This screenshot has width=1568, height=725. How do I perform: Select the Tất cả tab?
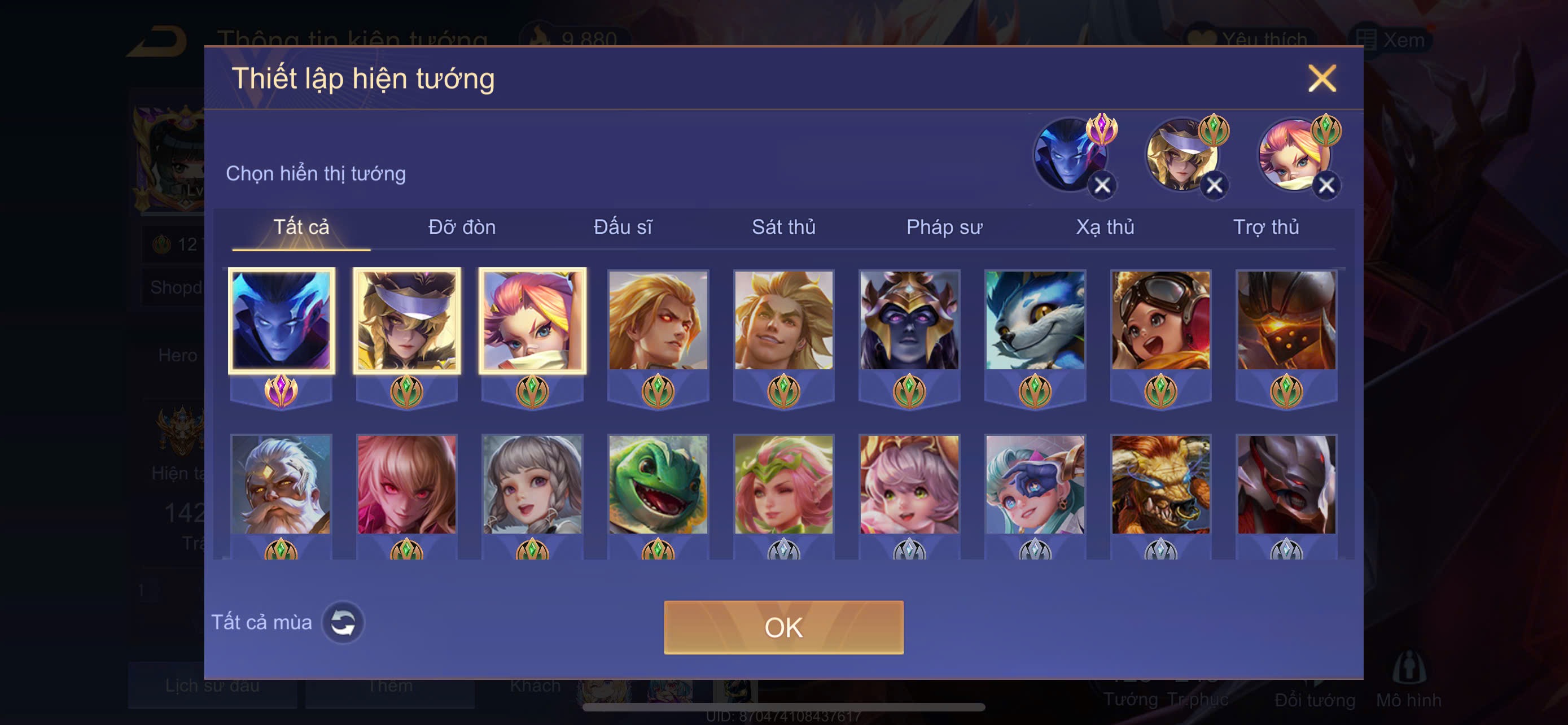pos(301,227)
